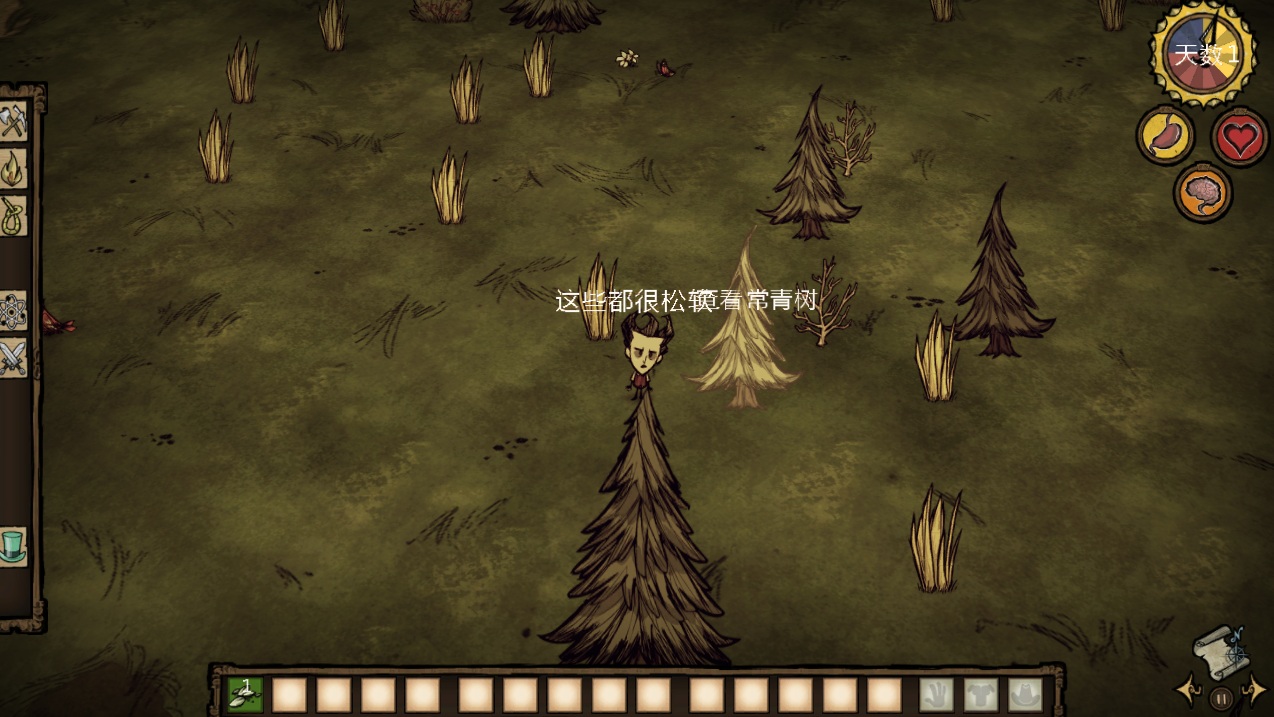Click the hand equipment slot

pyautogui.click(x=936, y=694)
